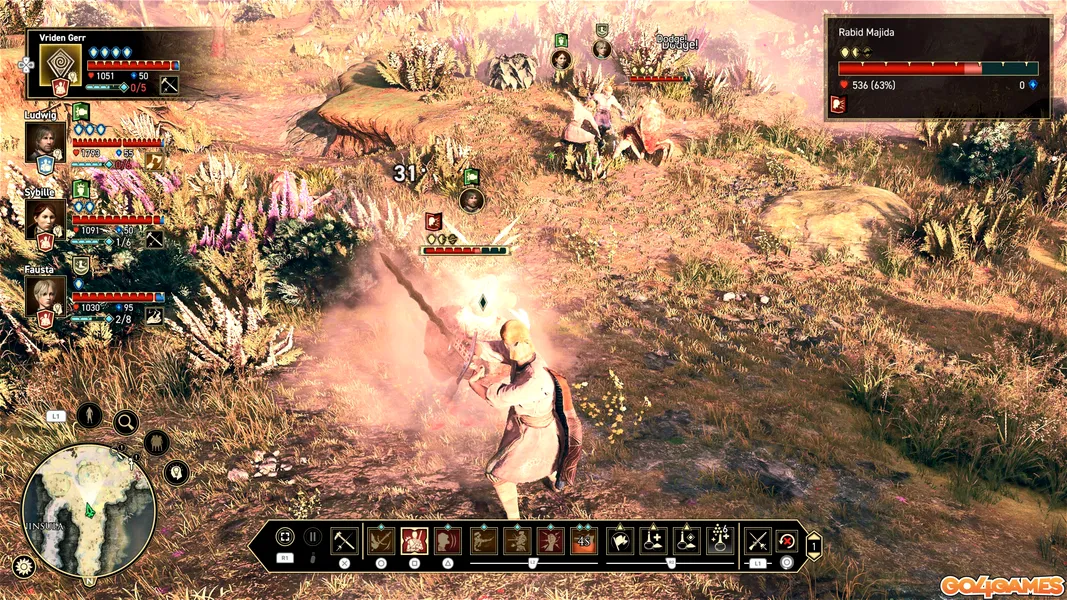Toggle the single-character stance icon
Screen dimensions: 1067x600
89,414
